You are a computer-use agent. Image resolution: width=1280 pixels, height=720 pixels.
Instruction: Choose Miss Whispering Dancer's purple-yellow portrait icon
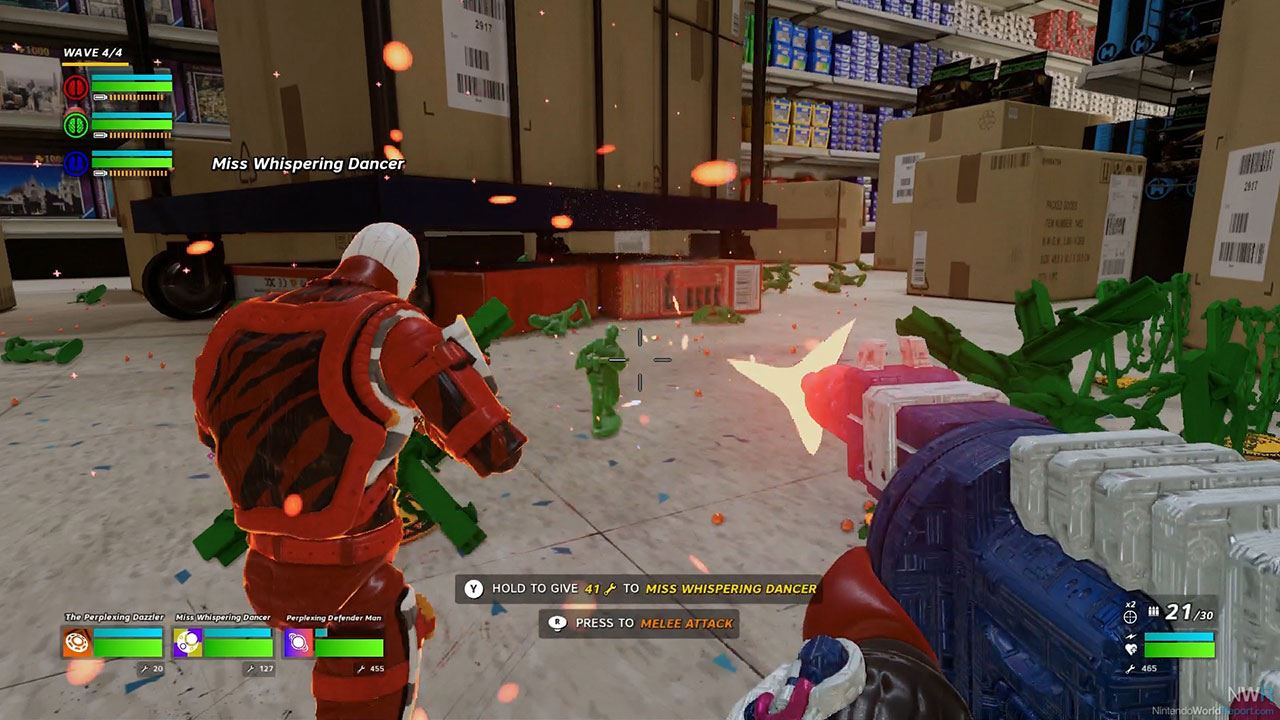click(x=187, y=642)
